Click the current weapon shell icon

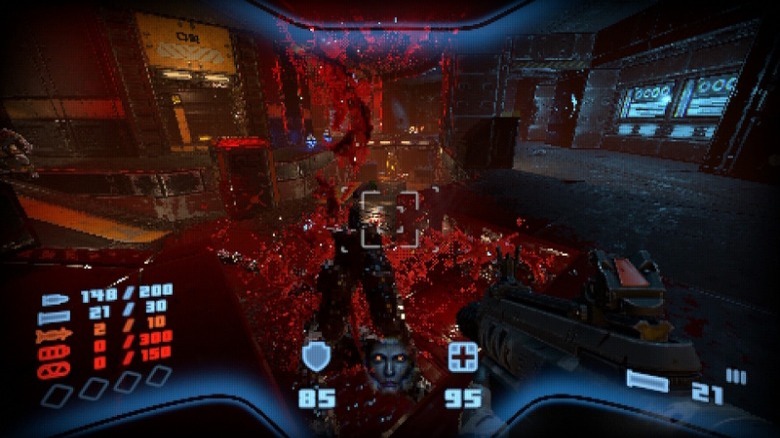point(647,381)
